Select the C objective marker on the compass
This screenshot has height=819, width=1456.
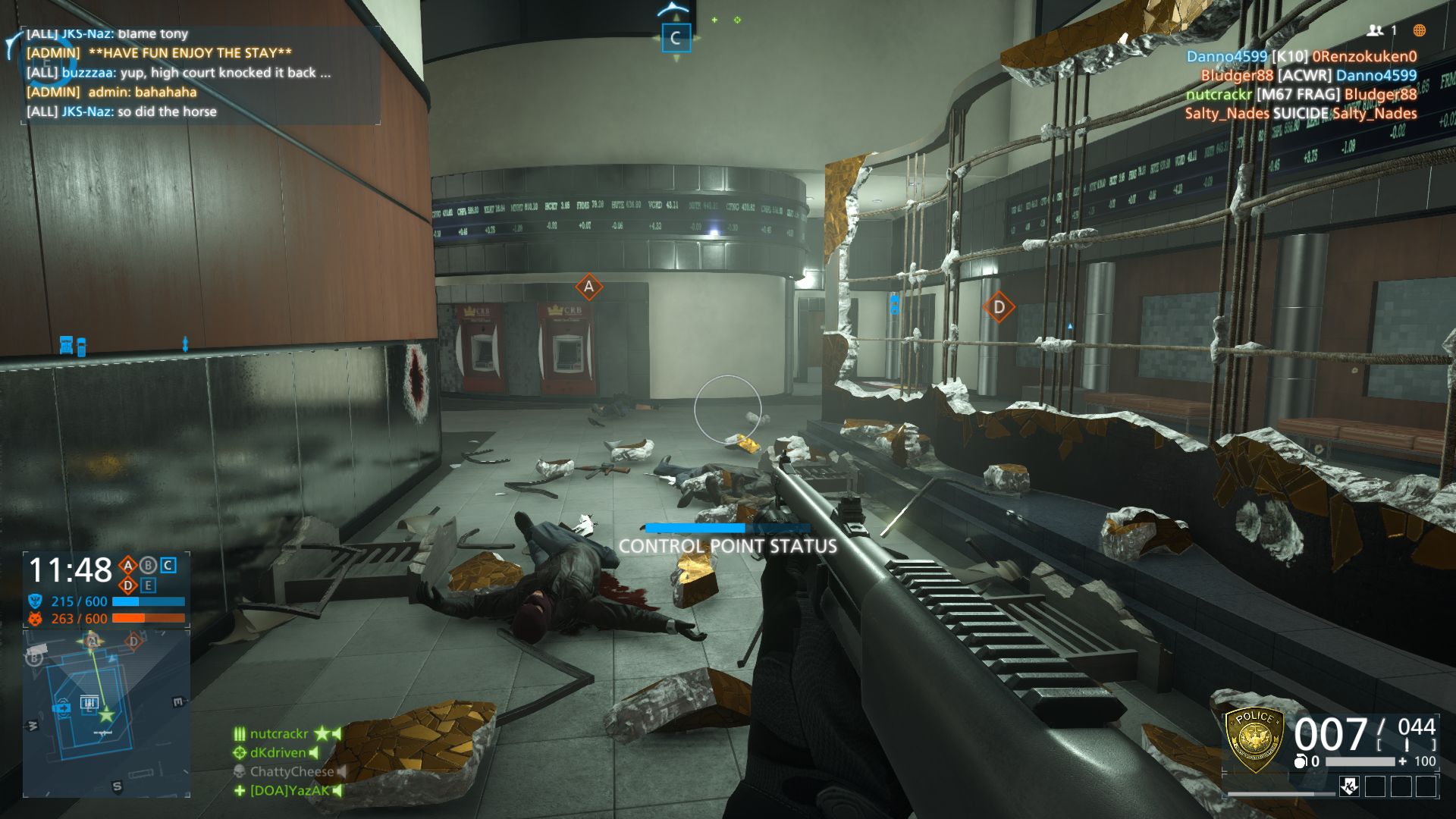675,38
